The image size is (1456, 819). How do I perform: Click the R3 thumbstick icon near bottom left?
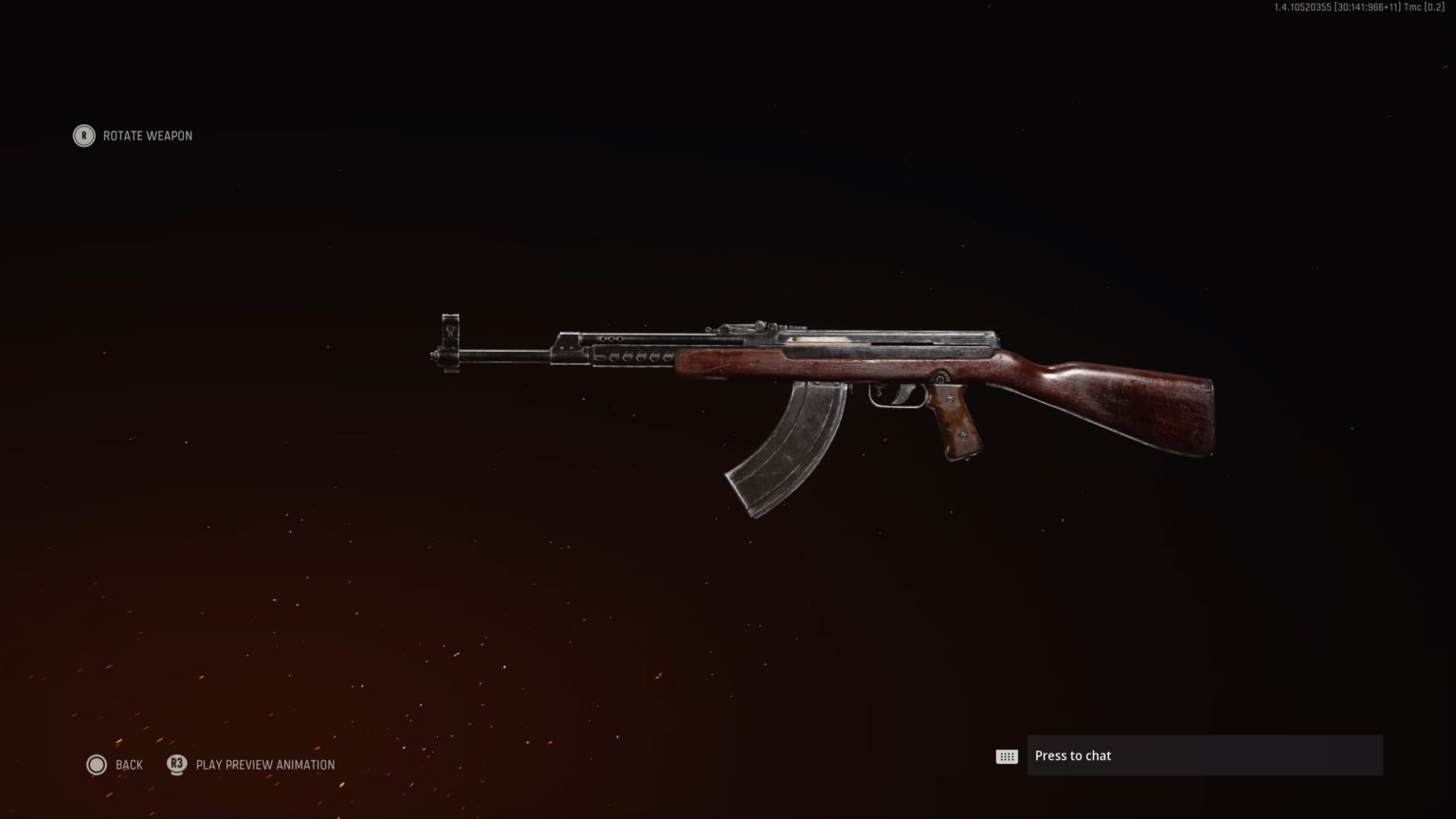(x=176, y=764)
